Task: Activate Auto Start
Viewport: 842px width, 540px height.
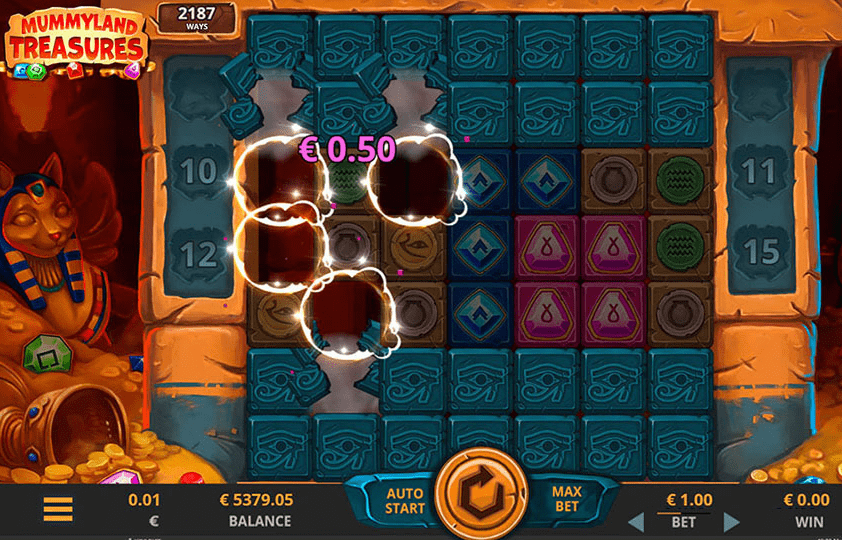Action: pos(404,501)
